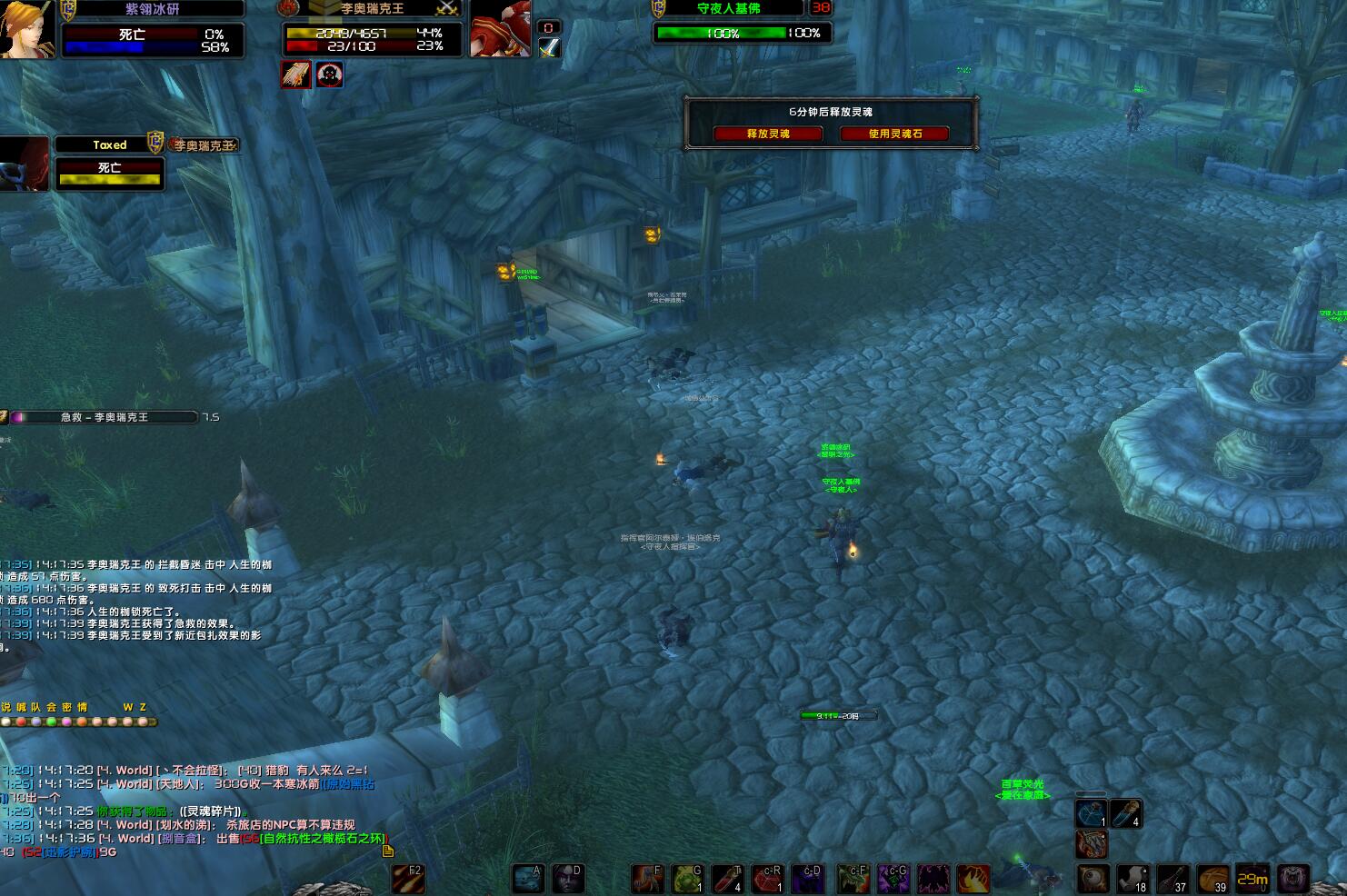Choose the 密 (whisper) chat shortcut
The height and width of the screenshot is (896, 1347).
coord(66,707)
